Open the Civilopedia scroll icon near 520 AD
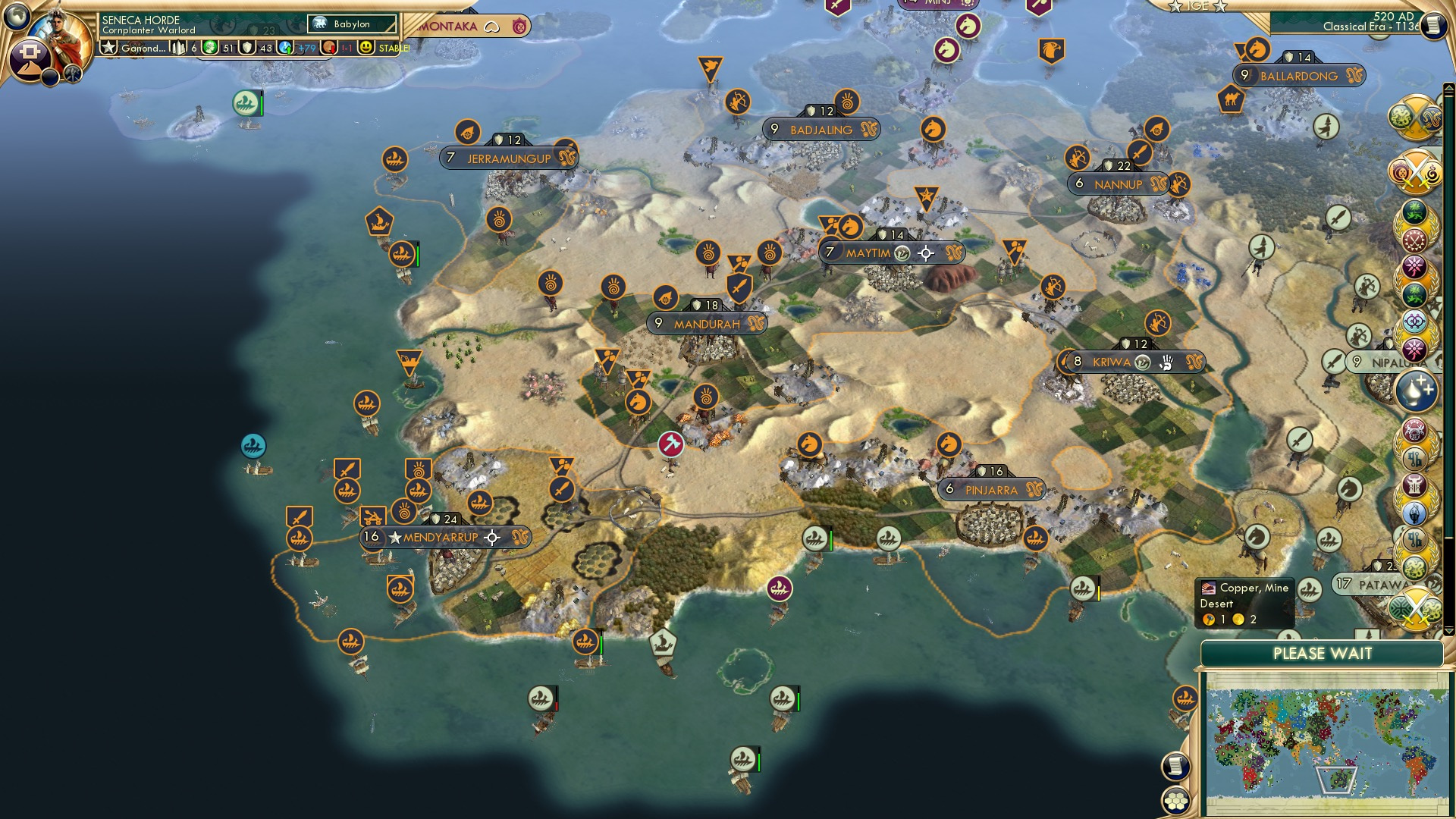Screen dimensions: 1456x819 click(1436, 25)
